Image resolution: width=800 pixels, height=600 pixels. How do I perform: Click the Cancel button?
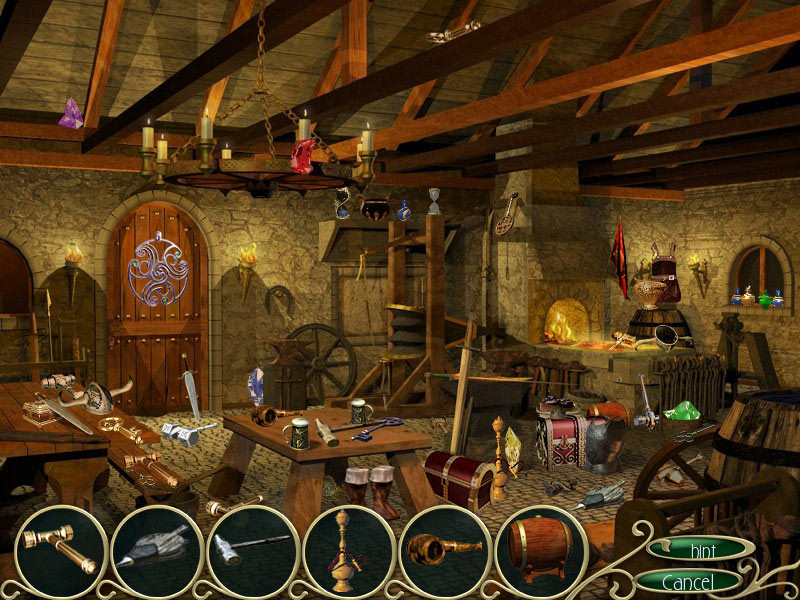pyautogui.click(x=688, y=581)
